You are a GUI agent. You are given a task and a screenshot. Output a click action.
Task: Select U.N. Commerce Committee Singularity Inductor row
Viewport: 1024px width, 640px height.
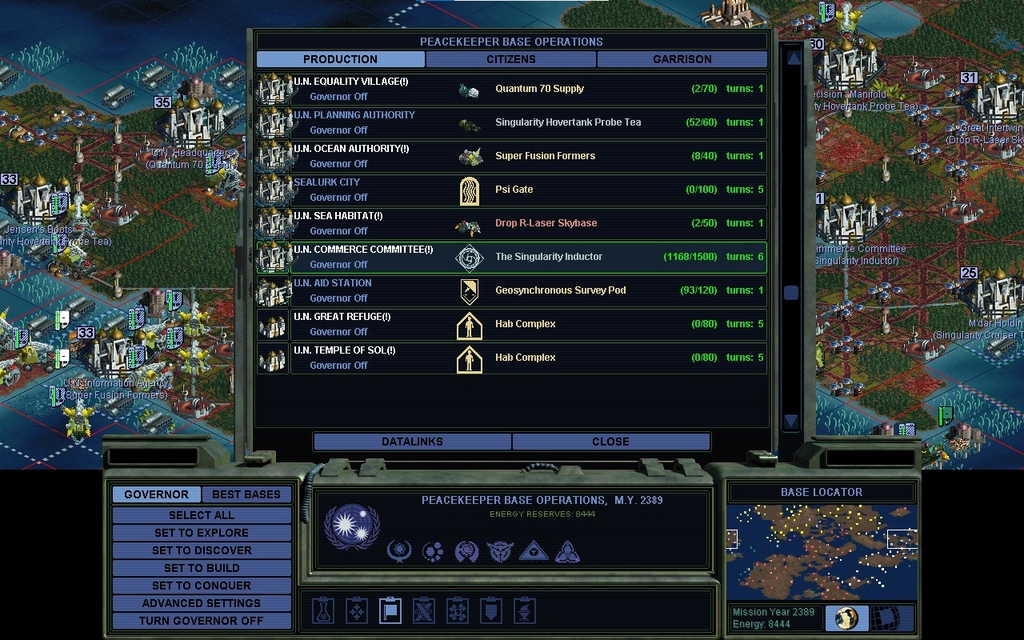pos(511,257)
